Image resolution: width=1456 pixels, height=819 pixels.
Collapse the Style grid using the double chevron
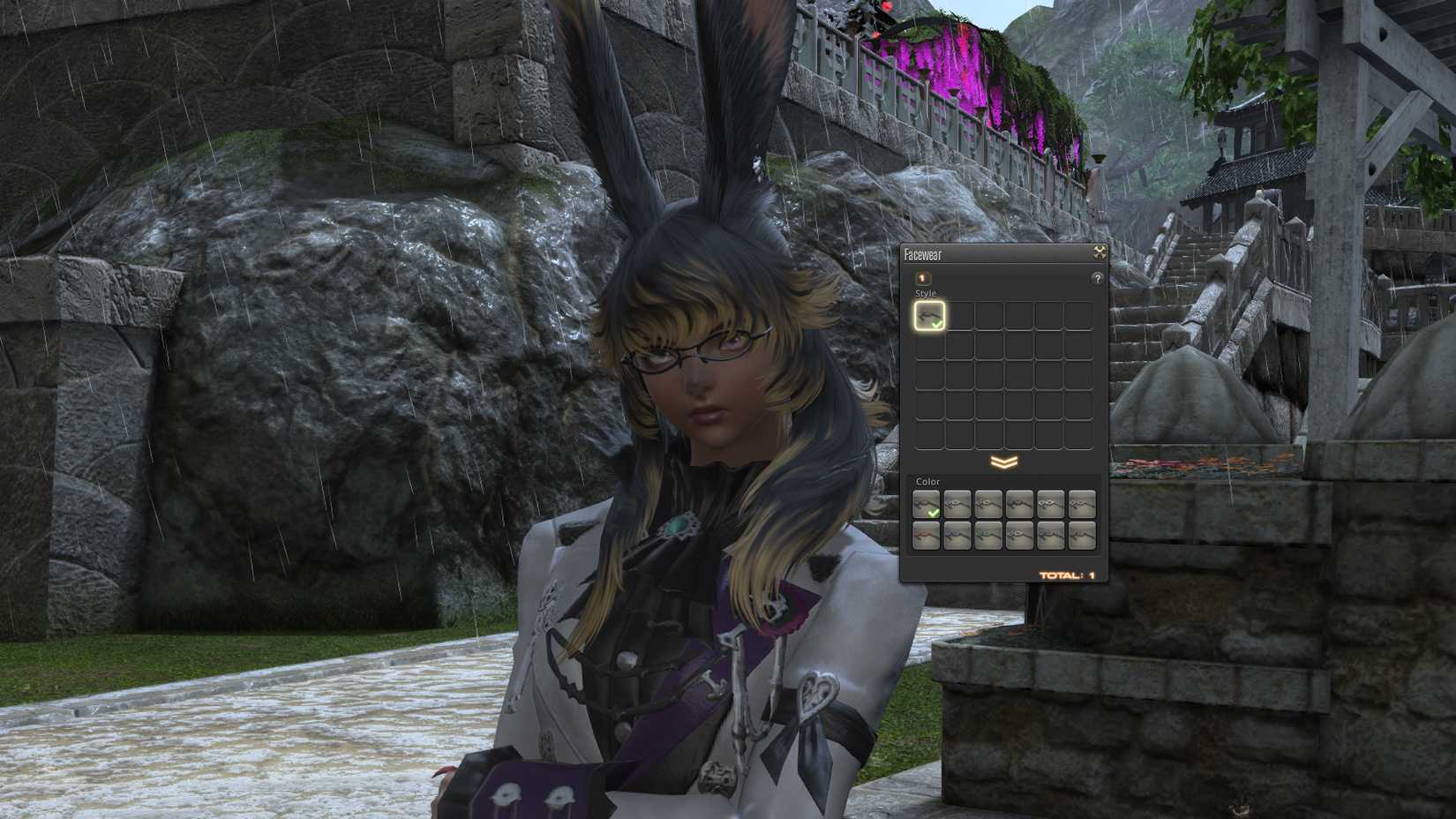pyautogui.click(x=1002, y=460)
